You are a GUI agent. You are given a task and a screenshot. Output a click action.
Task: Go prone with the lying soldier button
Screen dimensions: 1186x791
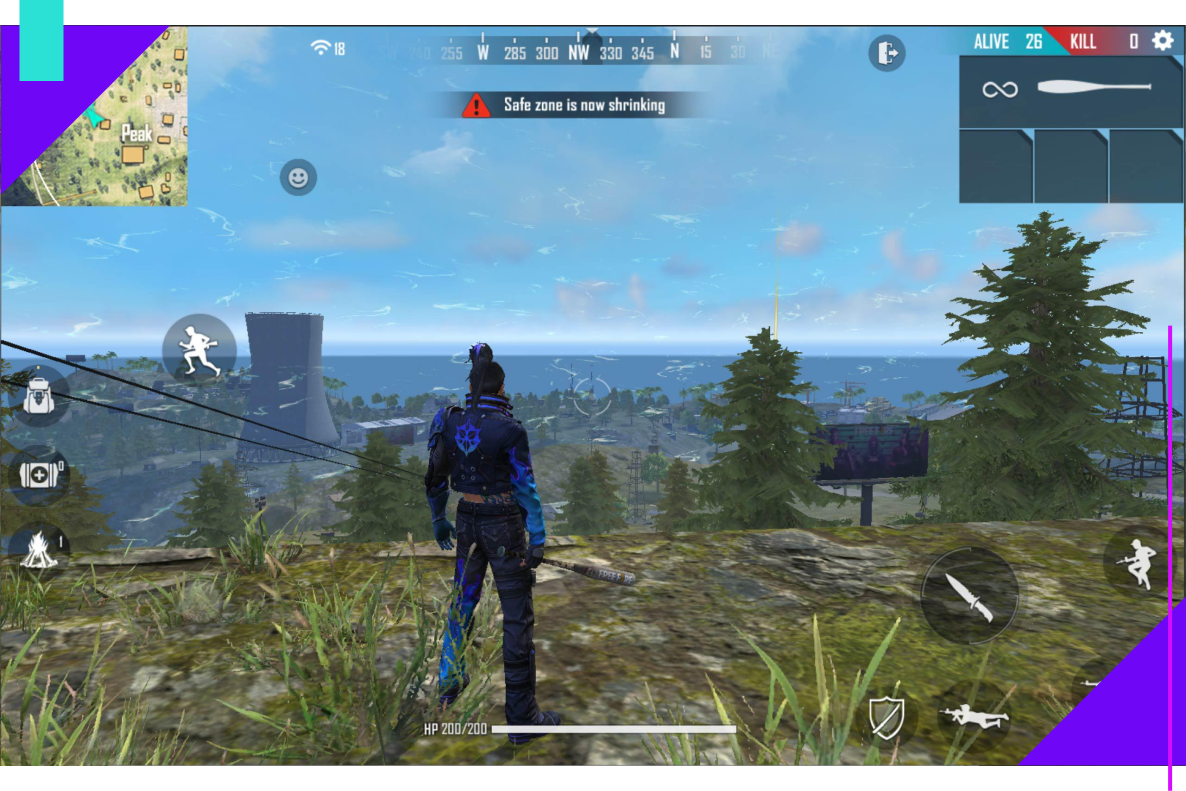pyautogui.click(x=973, y=715)
